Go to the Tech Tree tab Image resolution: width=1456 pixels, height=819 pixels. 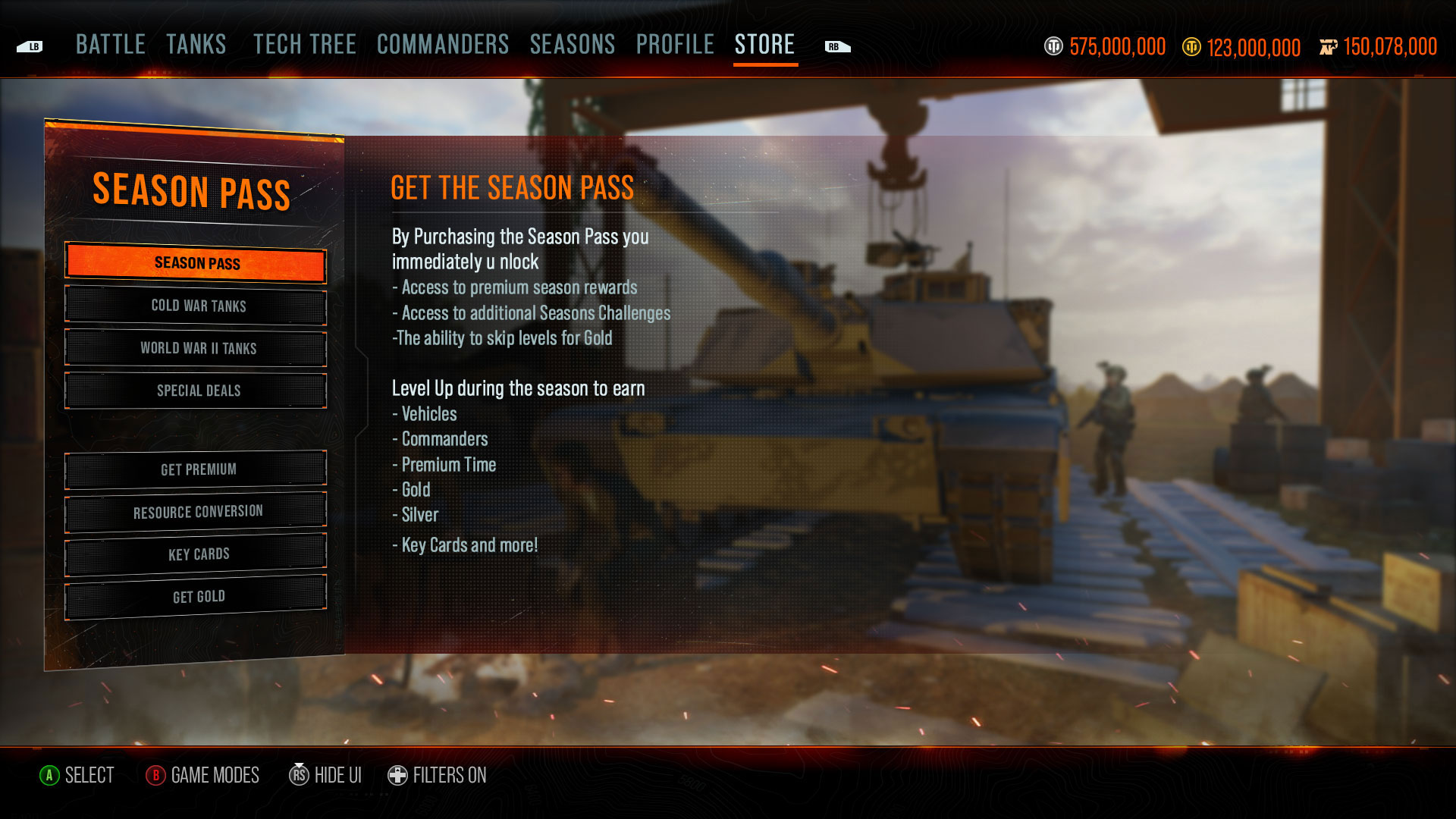pyautogui.click(x=305, y=45)
